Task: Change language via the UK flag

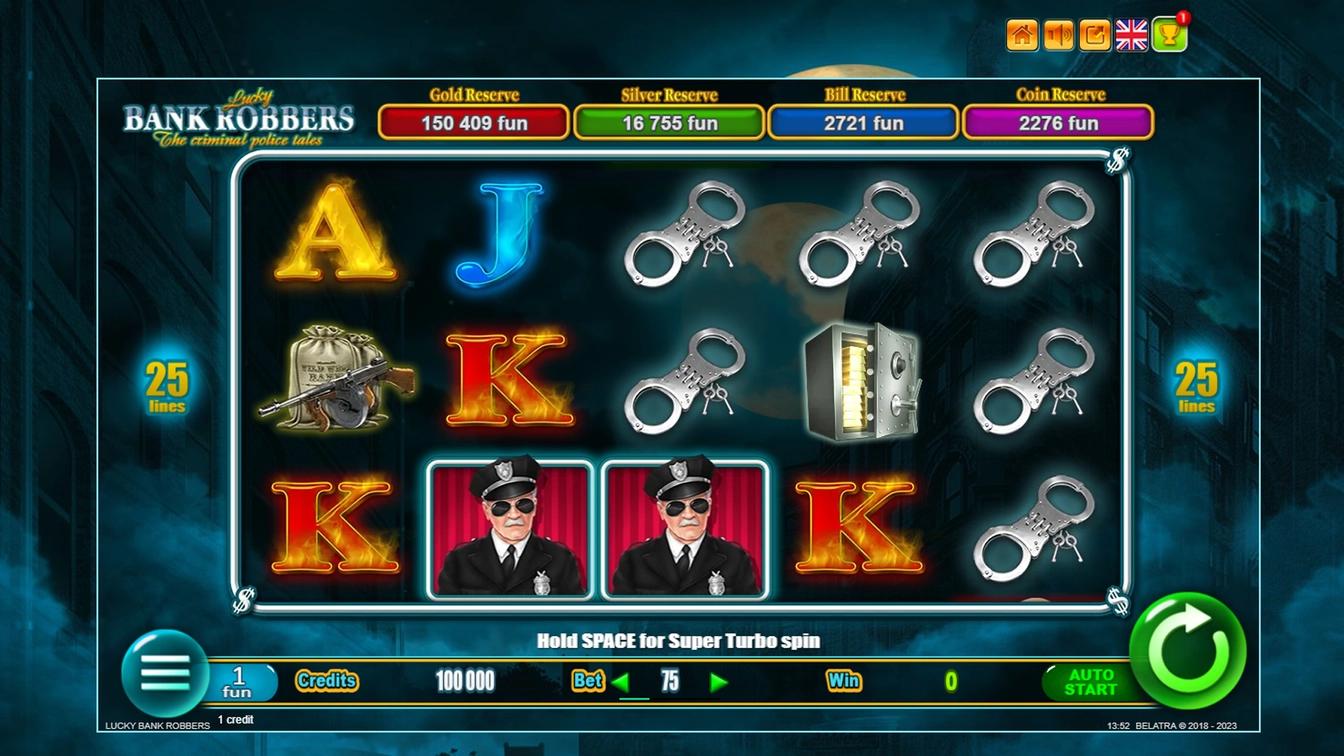Action: pyautogui.click(x=1132, y=35)
